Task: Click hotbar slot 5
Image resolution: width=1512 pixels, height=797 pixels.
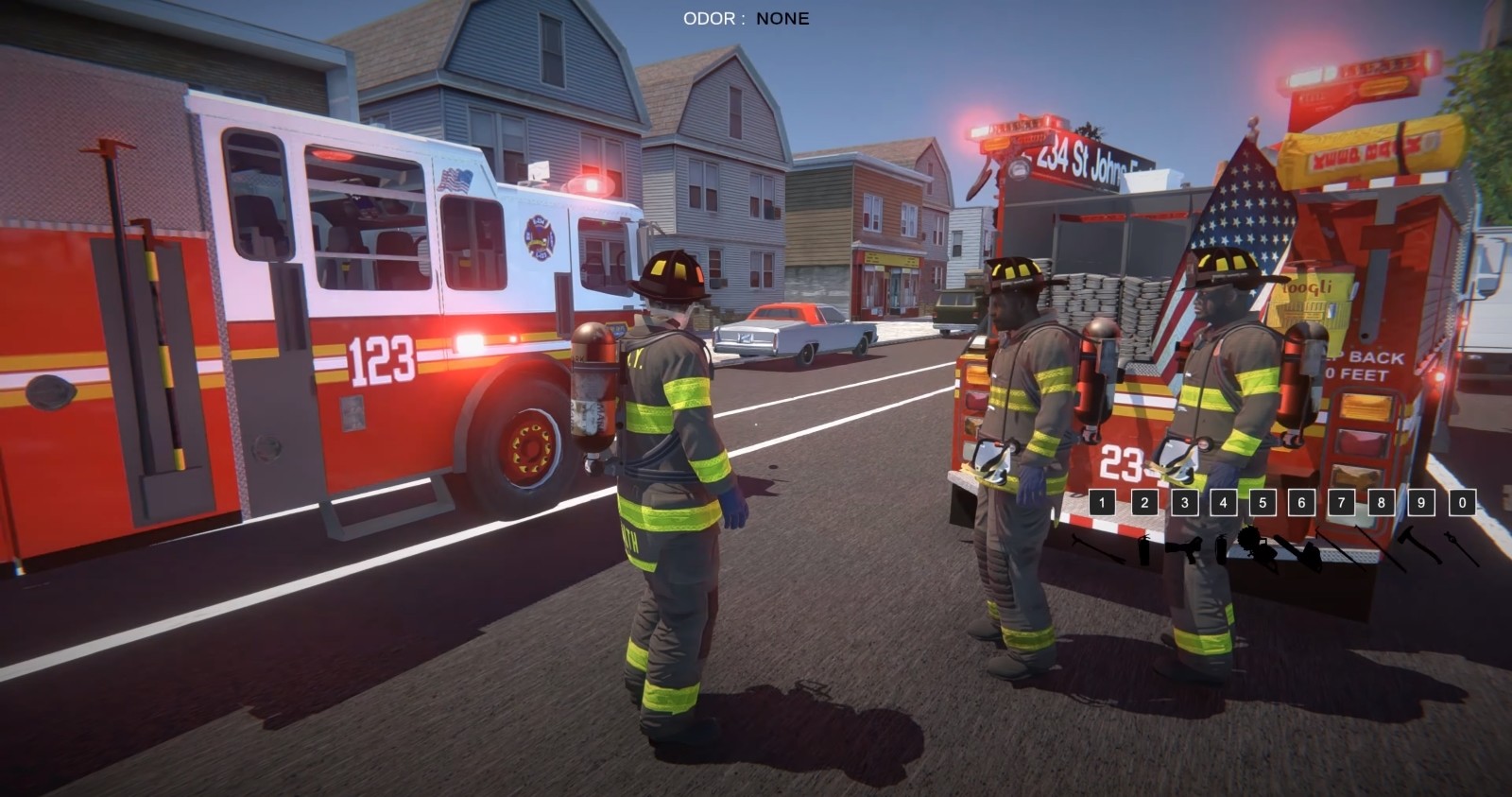Action: (x=1262, y=502)
